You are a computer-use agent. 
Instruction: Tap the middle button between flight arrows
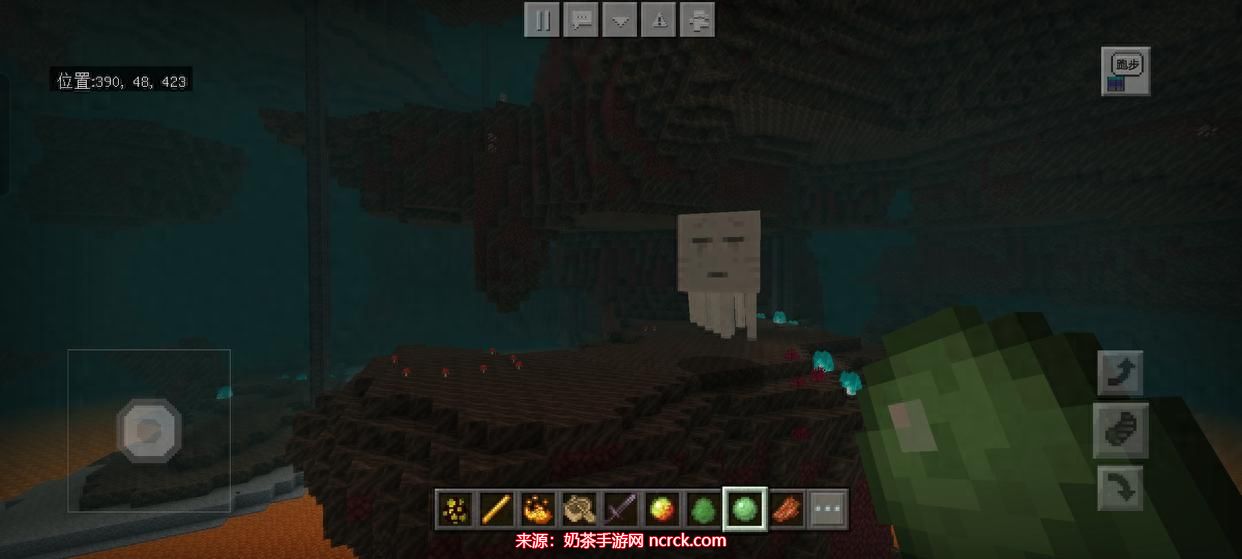coord(1120,432)
